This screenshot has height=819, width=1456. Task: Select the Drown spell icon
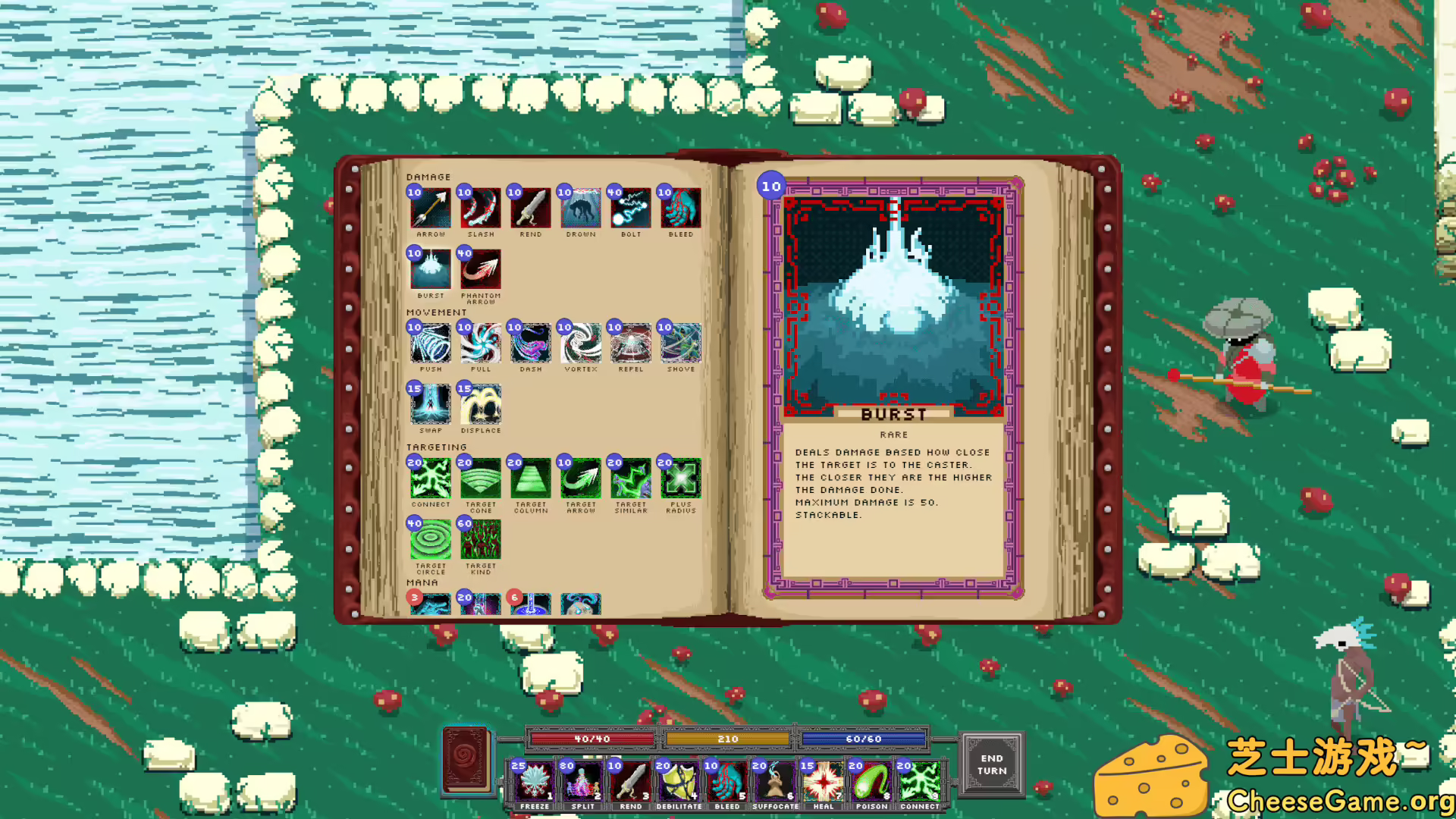pyautogui.click(x=580, y=209)
